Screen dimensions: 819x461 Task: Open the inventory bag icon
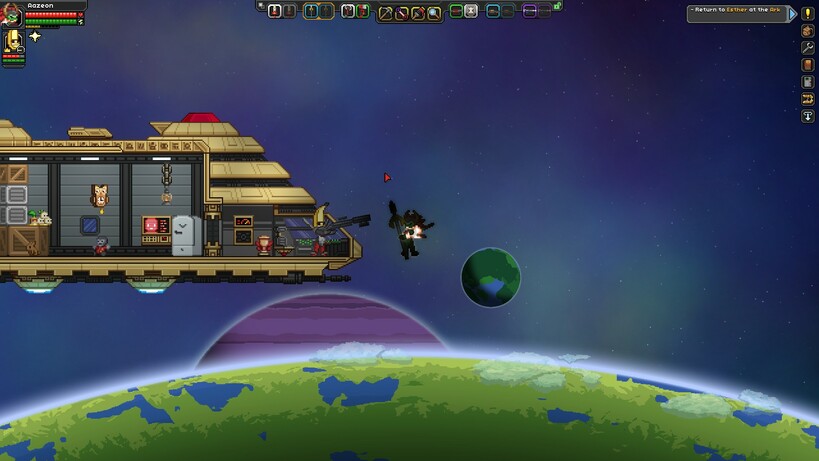tap(808, 31)
